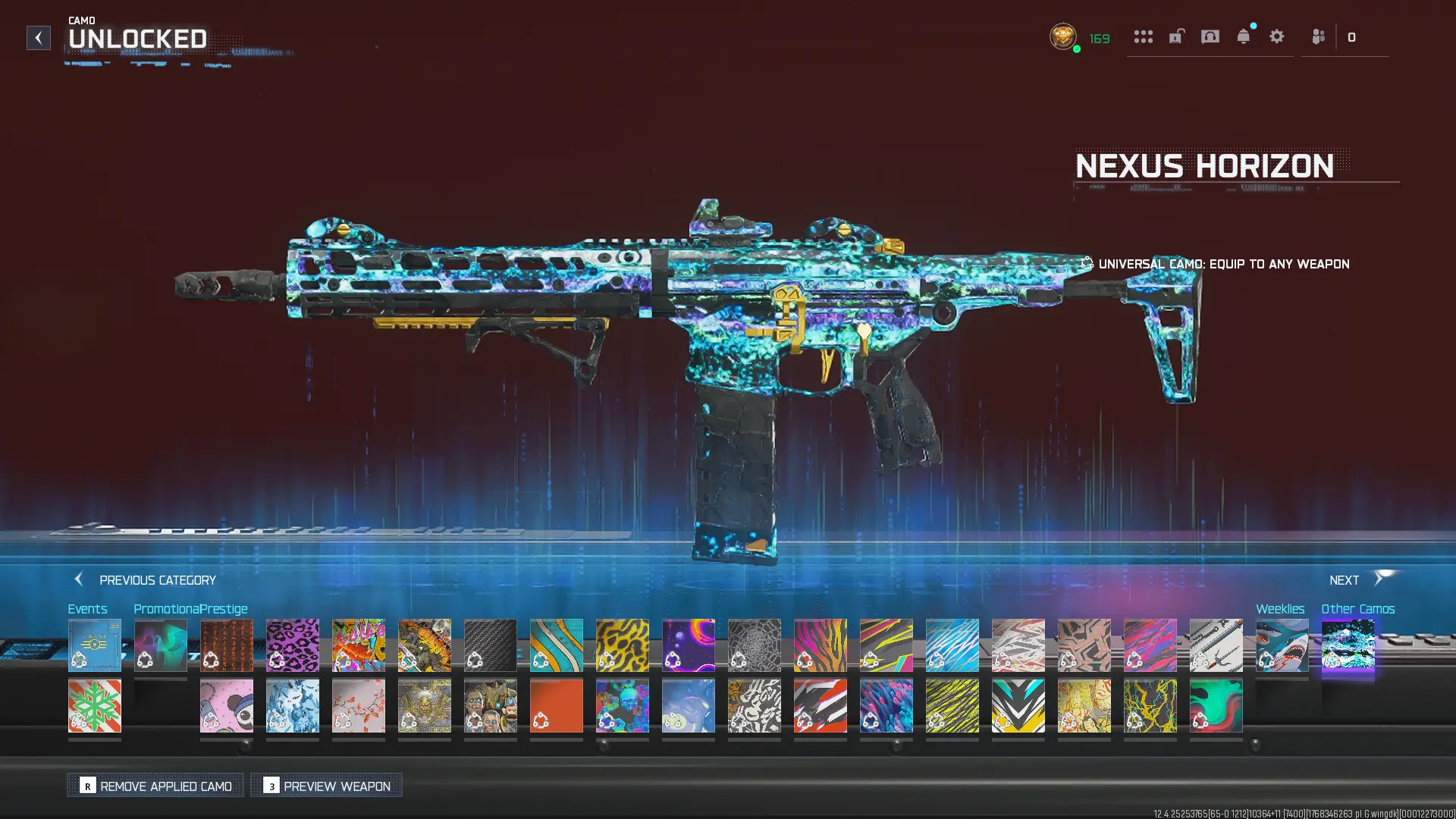Screen dimensions: 1456x819
Task: Select your player rank emblem
Action: [x=1062, y=36]
